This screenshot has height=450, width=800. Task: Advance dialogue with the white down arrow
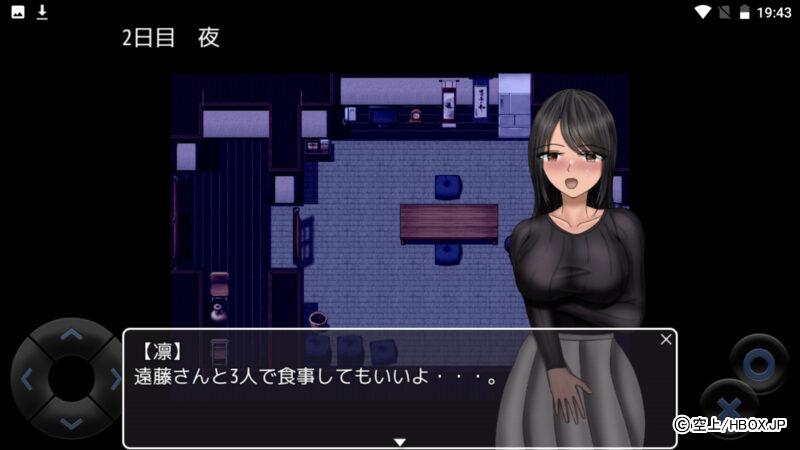click(x=400, y=441)
